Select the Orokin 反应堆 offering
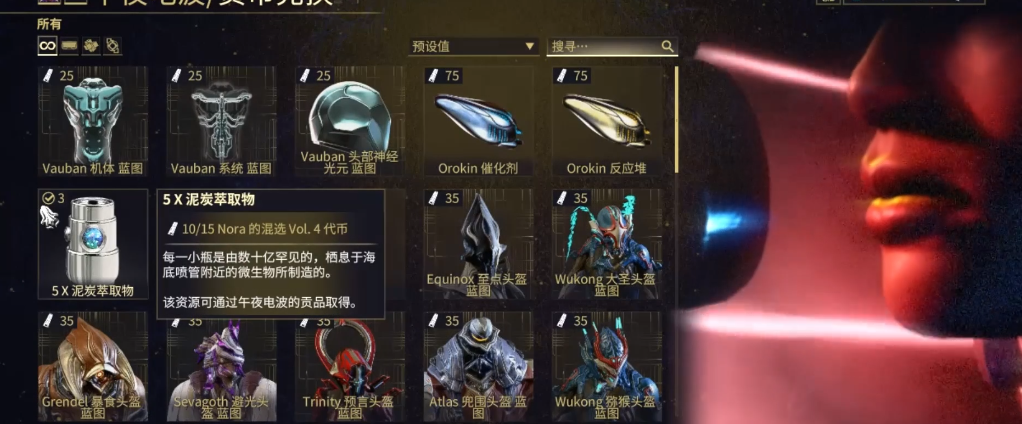This screenshot has width=1022, height=424. (x=607, y=121)
